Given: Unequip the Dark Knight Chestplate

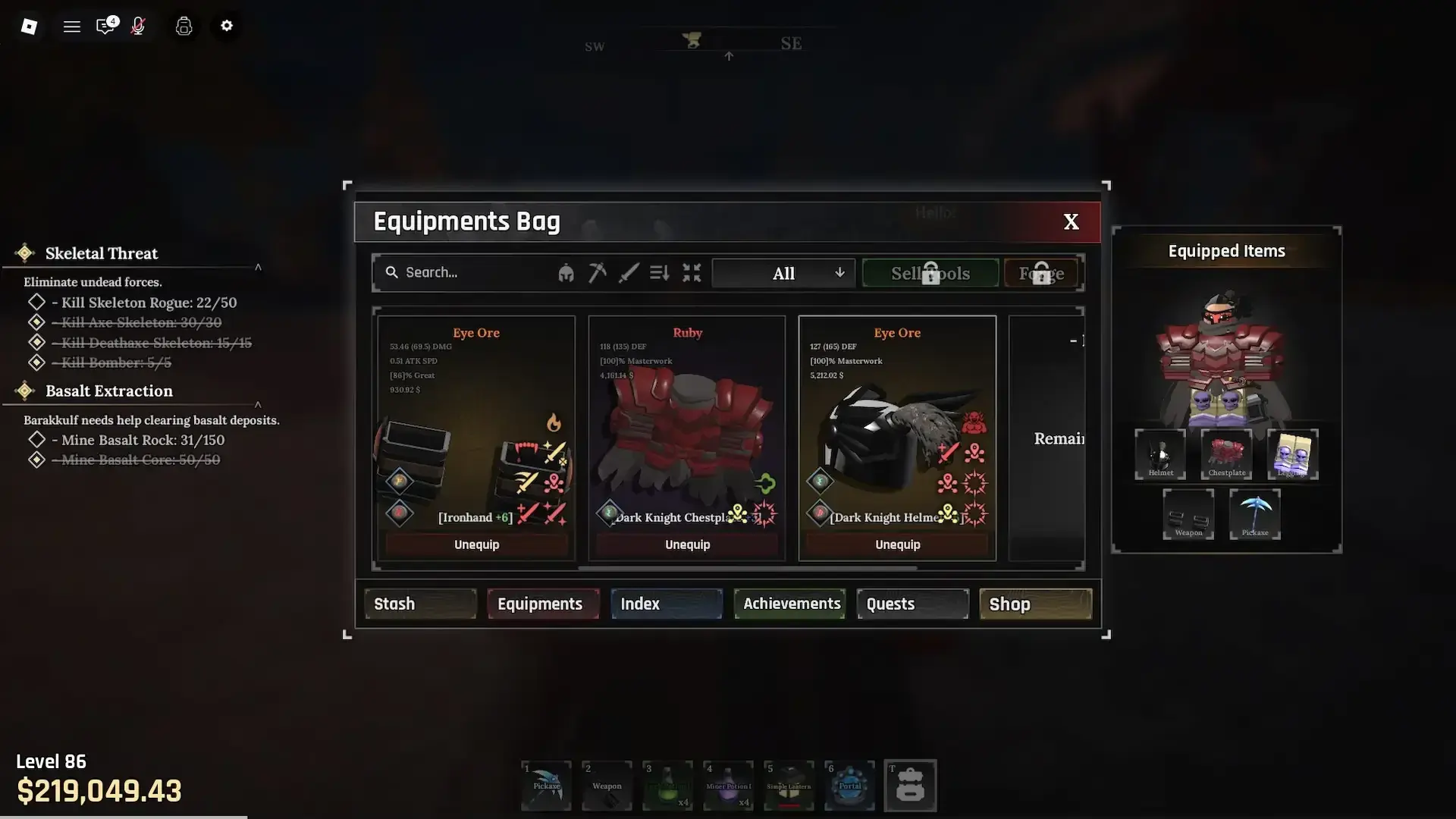Looking at the screenshot, I should [687, 544].
